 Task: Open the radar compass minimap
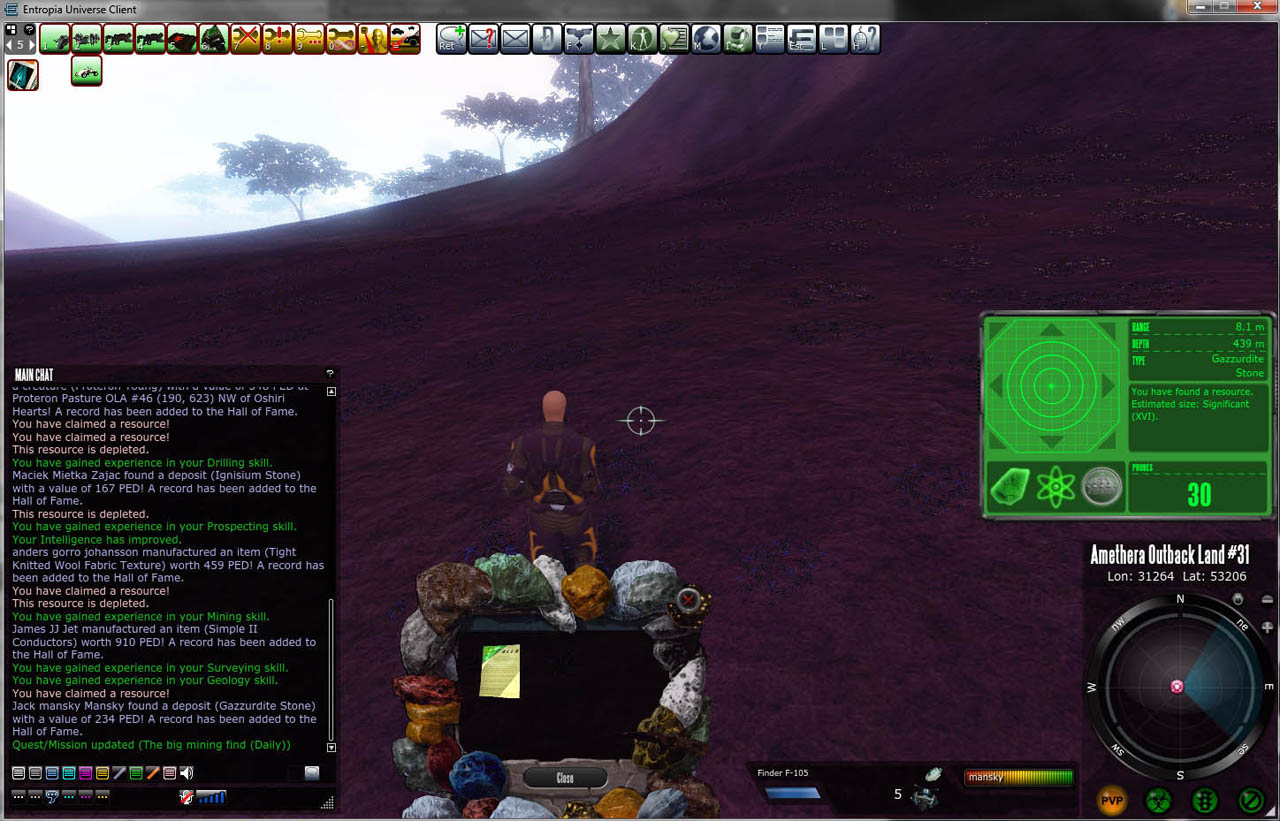tap(1179, 687)
